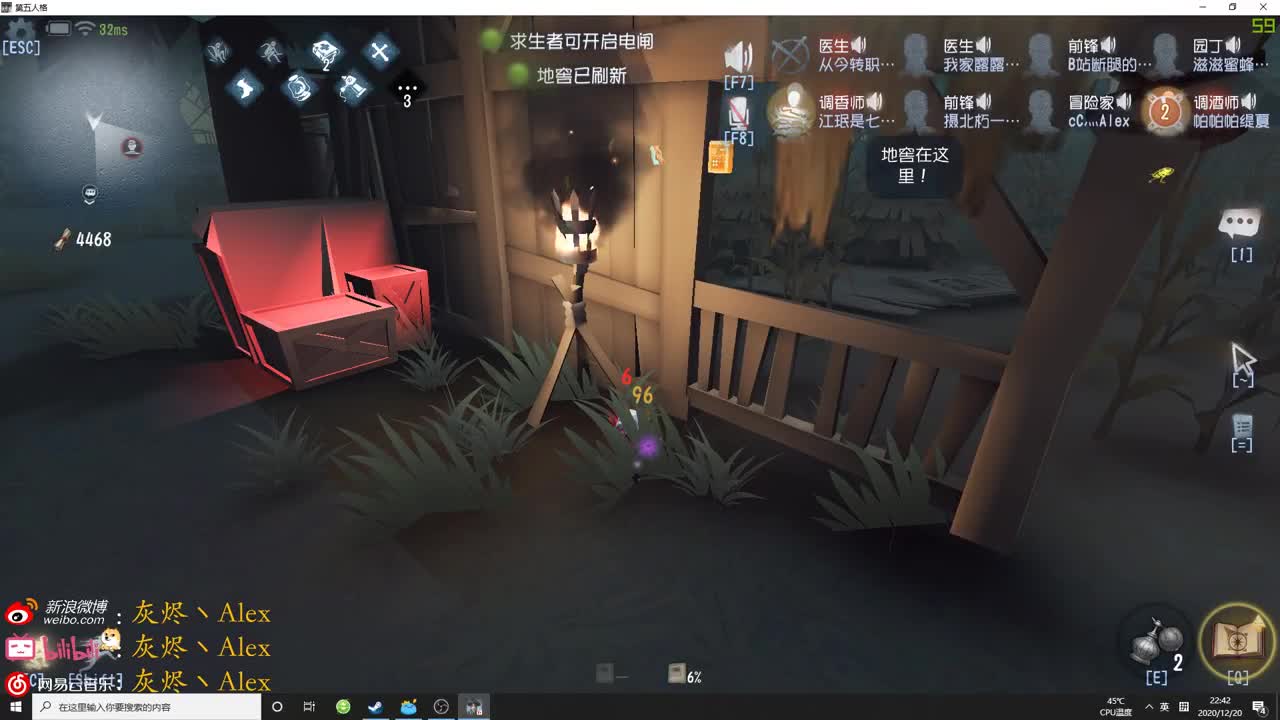Screen dimensions: 1280x720
Task: Open the 英 input language selector
Action: coord(1163,707)
